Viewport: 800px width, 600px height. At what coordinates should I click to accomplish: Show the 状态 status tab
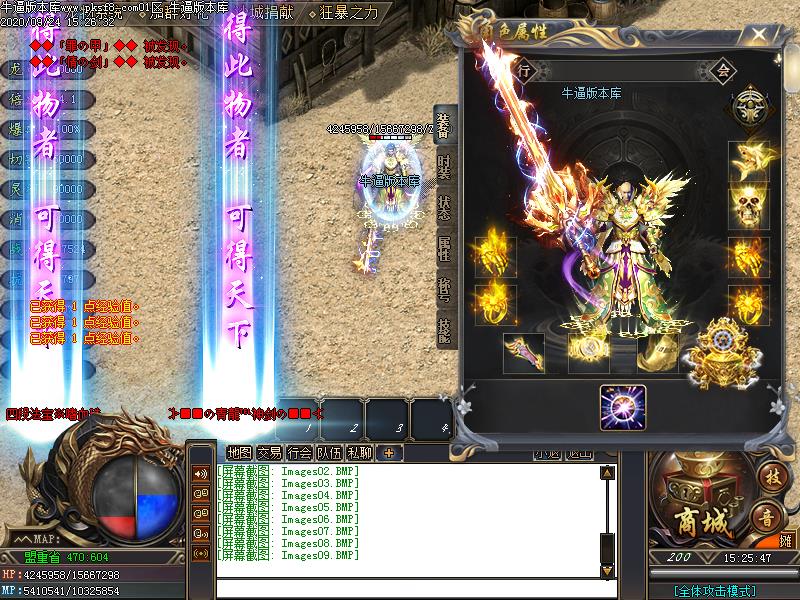pos(445,209)
